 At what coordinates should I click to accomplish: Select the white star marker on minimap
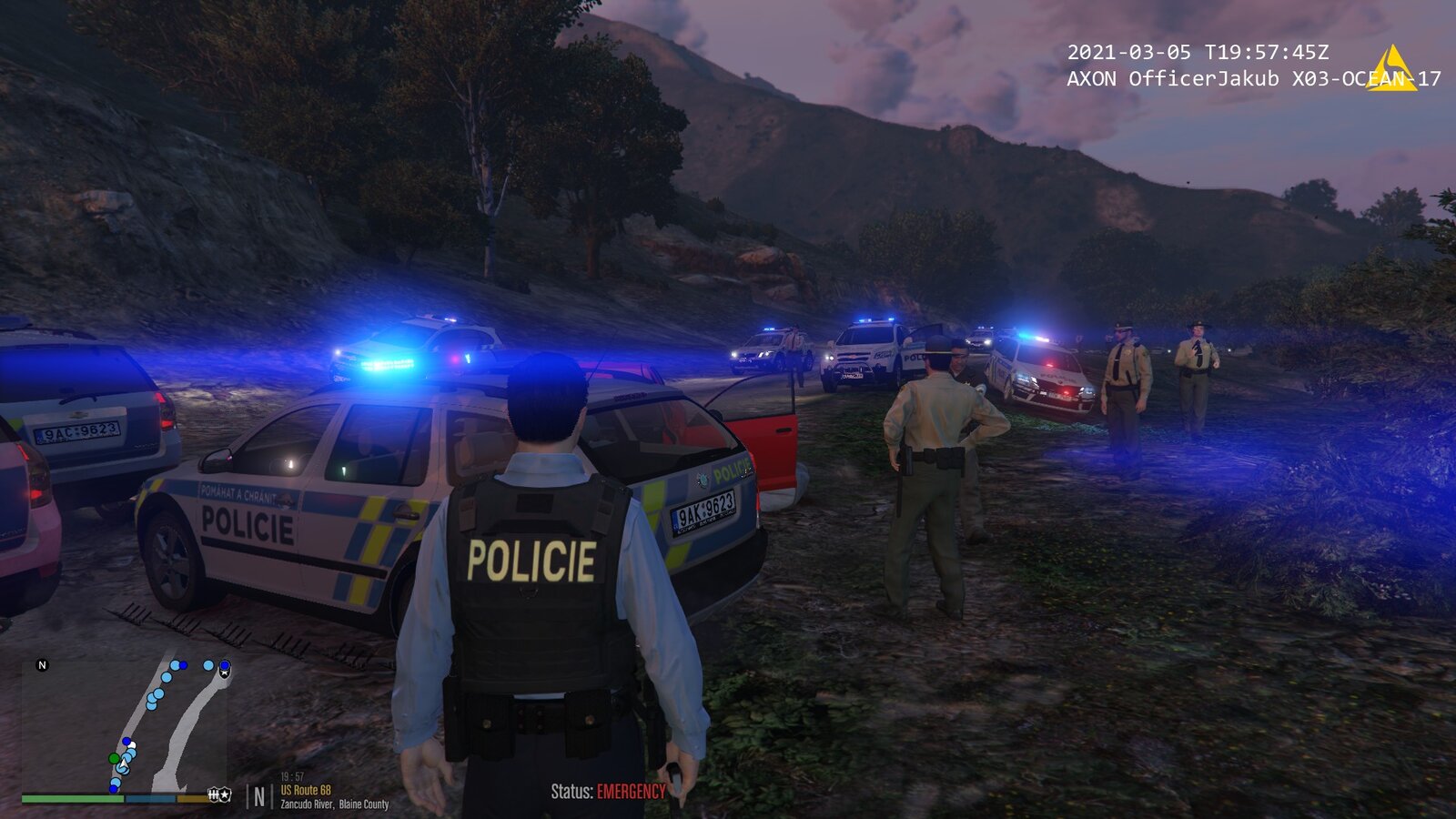[225, 672]
